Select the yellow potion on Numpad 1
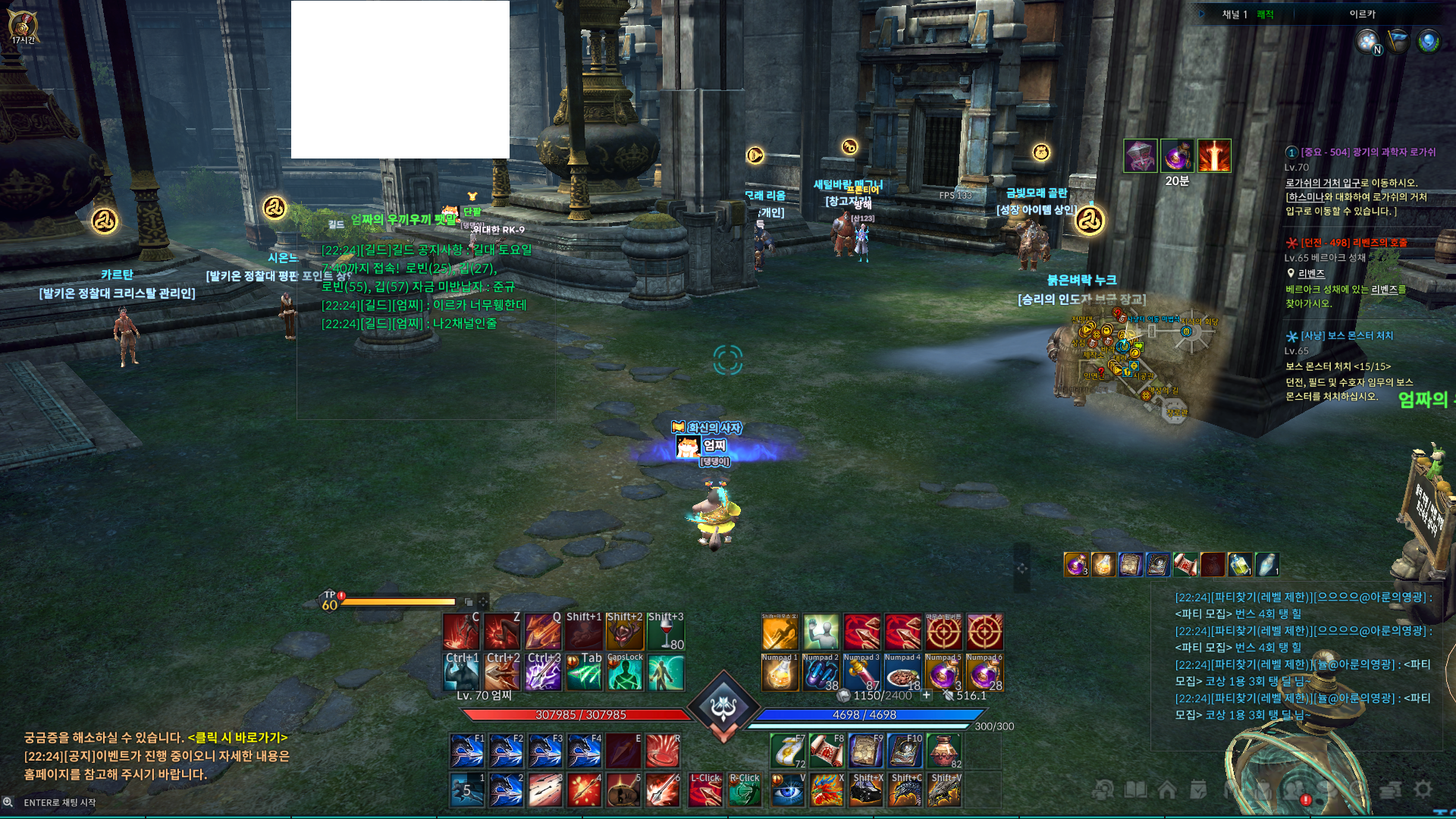1456x819 pixels. click(x=780, y=673)
